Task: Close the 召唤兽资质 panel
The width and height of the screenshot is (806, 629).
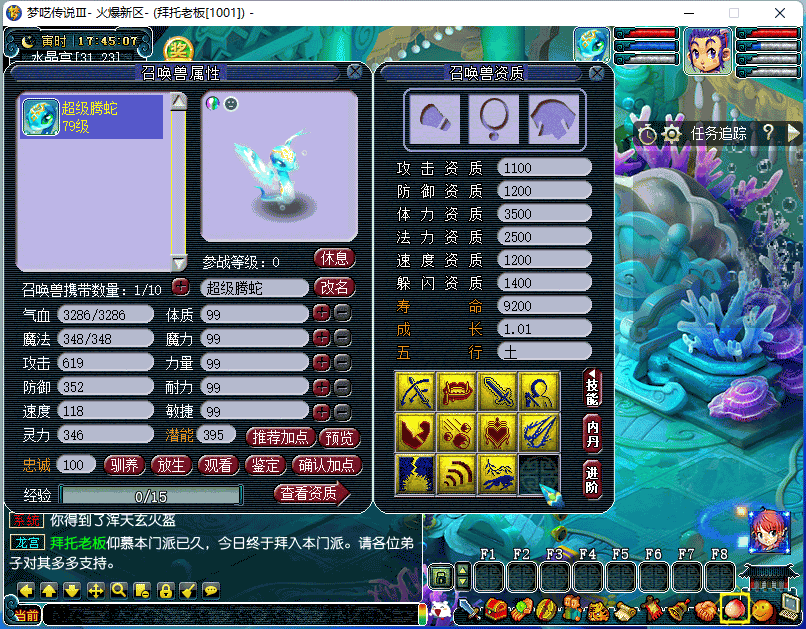Action: pyautogui.click(x=597, y=73)
